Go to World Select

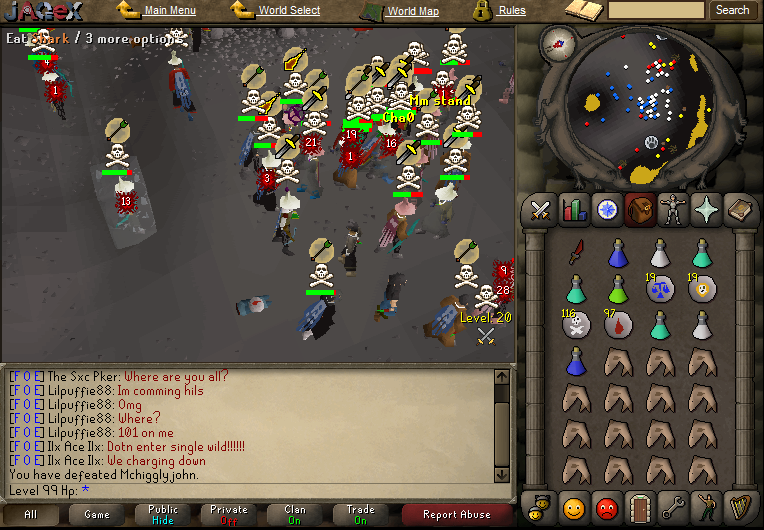coord(289,11)
